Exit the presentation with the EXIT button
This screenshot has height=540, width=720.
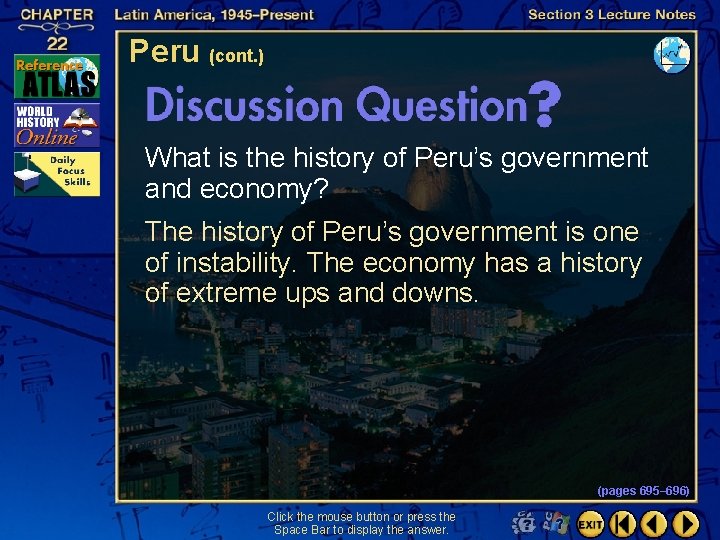[590, 523]
